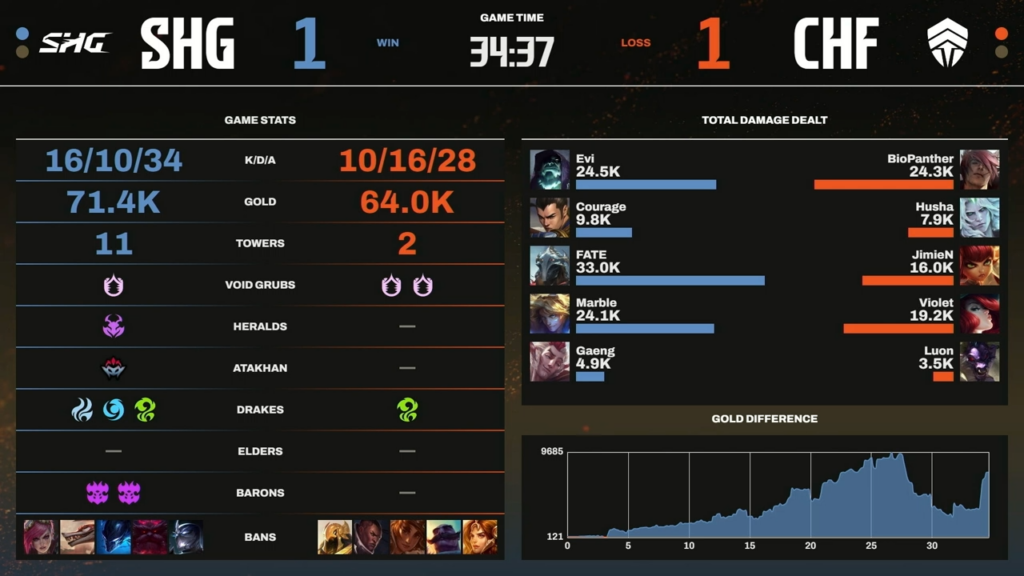The height and width of the screenshot is (576, 1024).
Task: Select Violet's champion portrait
Action: [979, 313]
